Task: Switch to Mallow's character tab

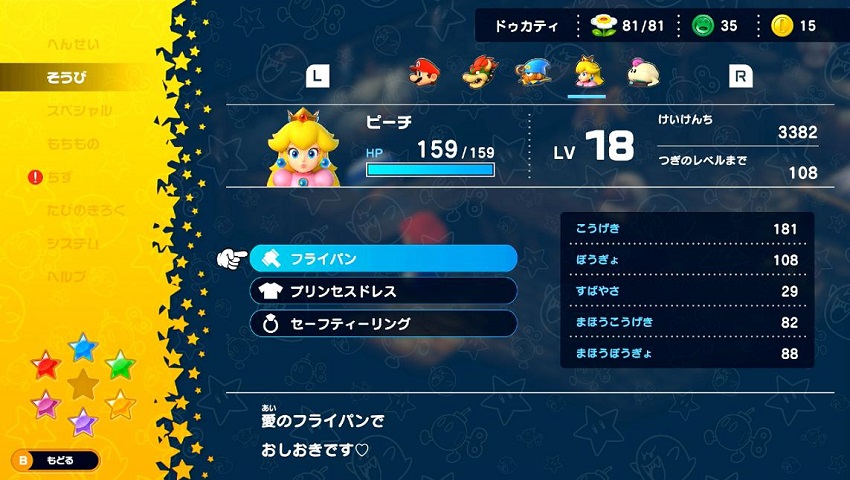Action: tap(640, 73)
